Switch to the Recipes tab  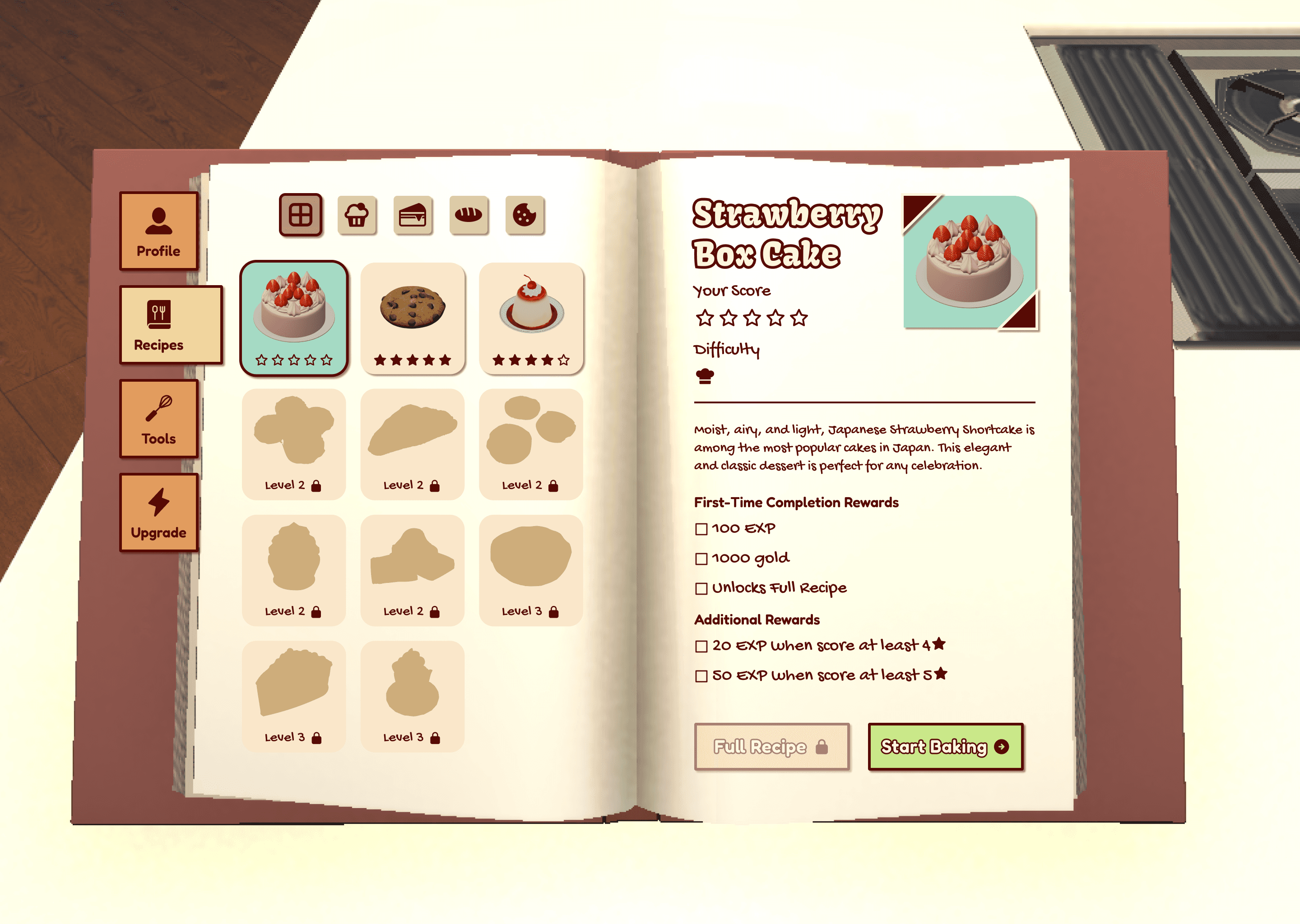[170, 325]
